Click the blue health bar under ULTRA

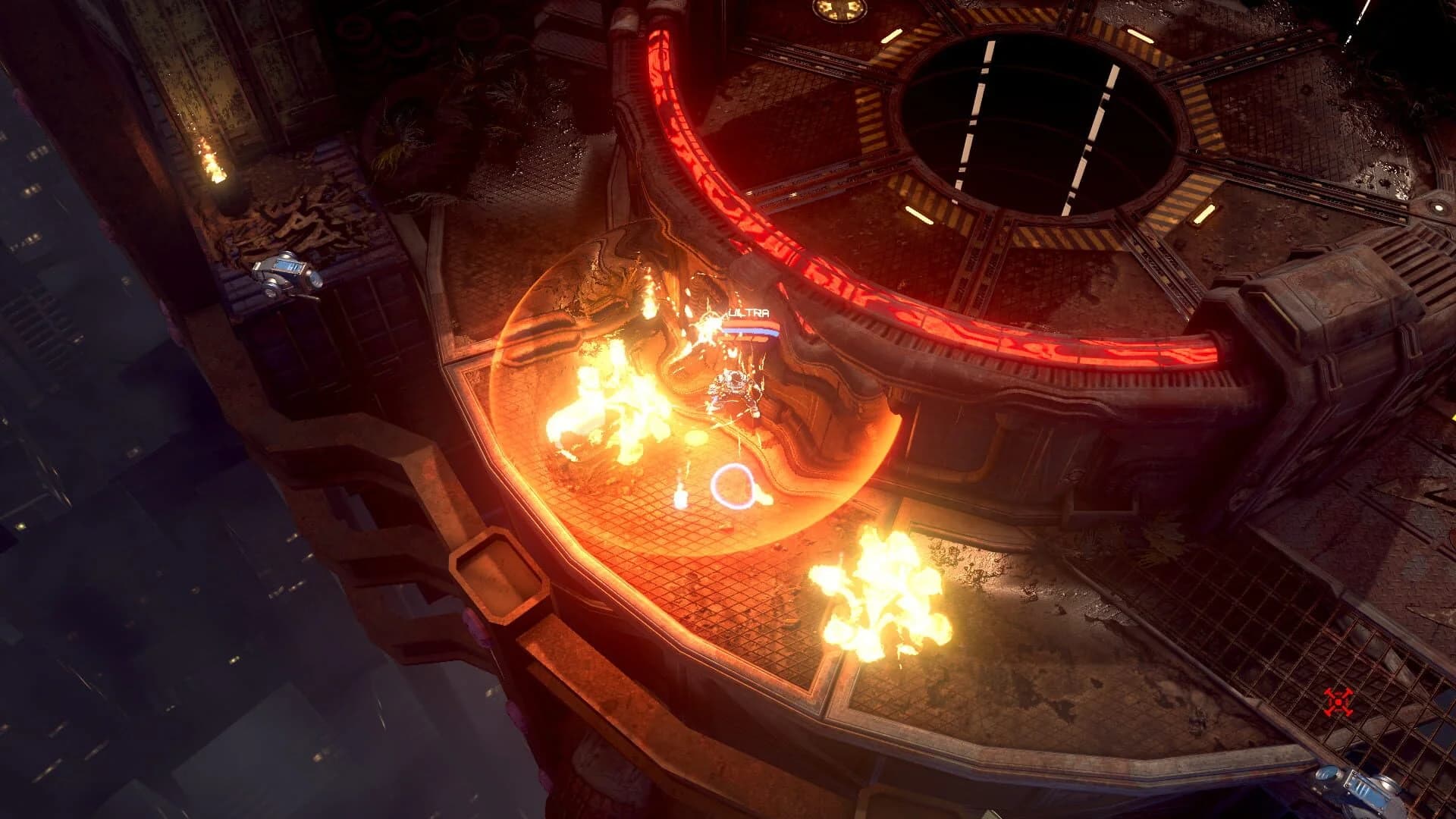[751, 330]
